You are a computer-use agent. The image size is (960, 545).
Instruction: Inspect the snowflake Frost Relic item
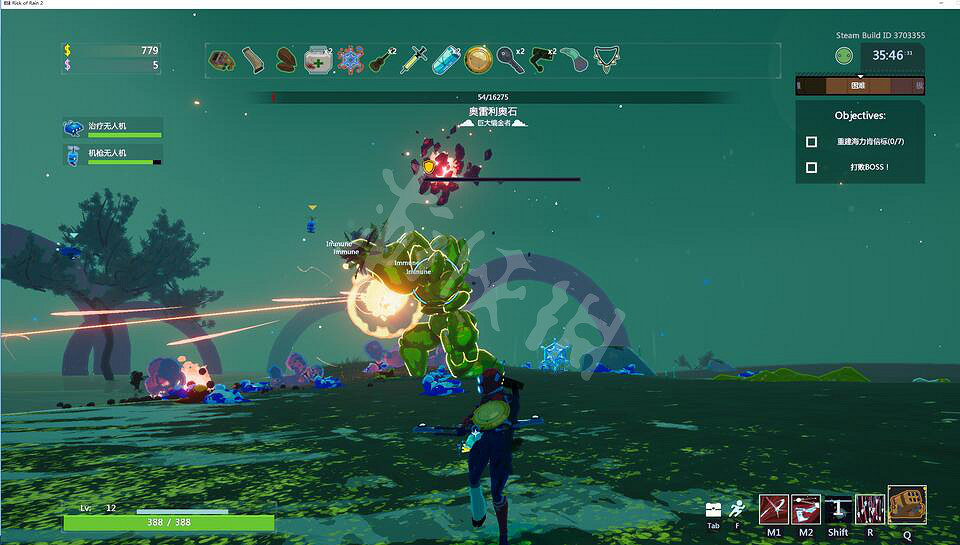click(x=350, y=60)
